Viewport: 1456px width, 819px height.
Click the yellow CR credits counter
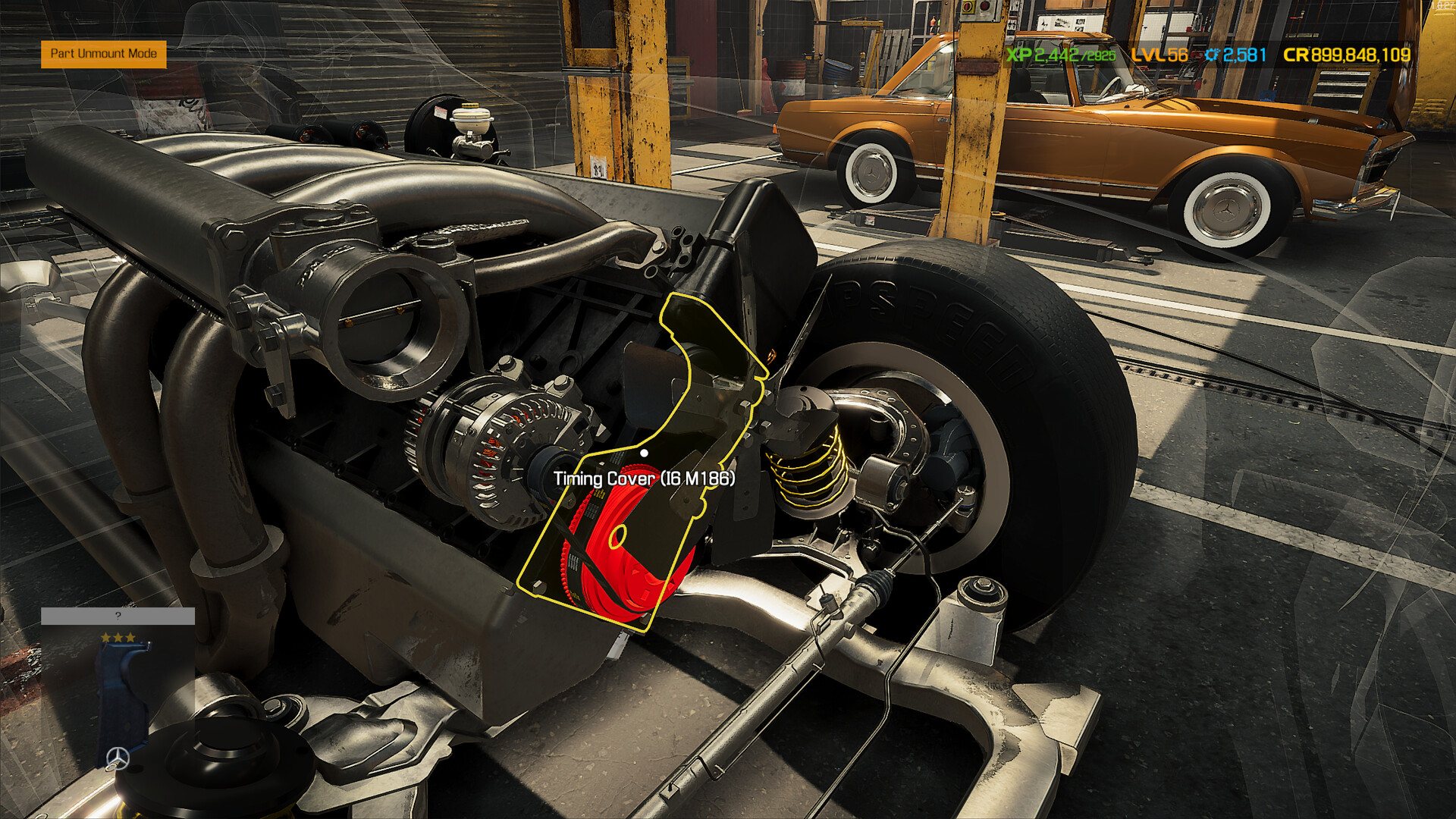[x=1346, y=54]
